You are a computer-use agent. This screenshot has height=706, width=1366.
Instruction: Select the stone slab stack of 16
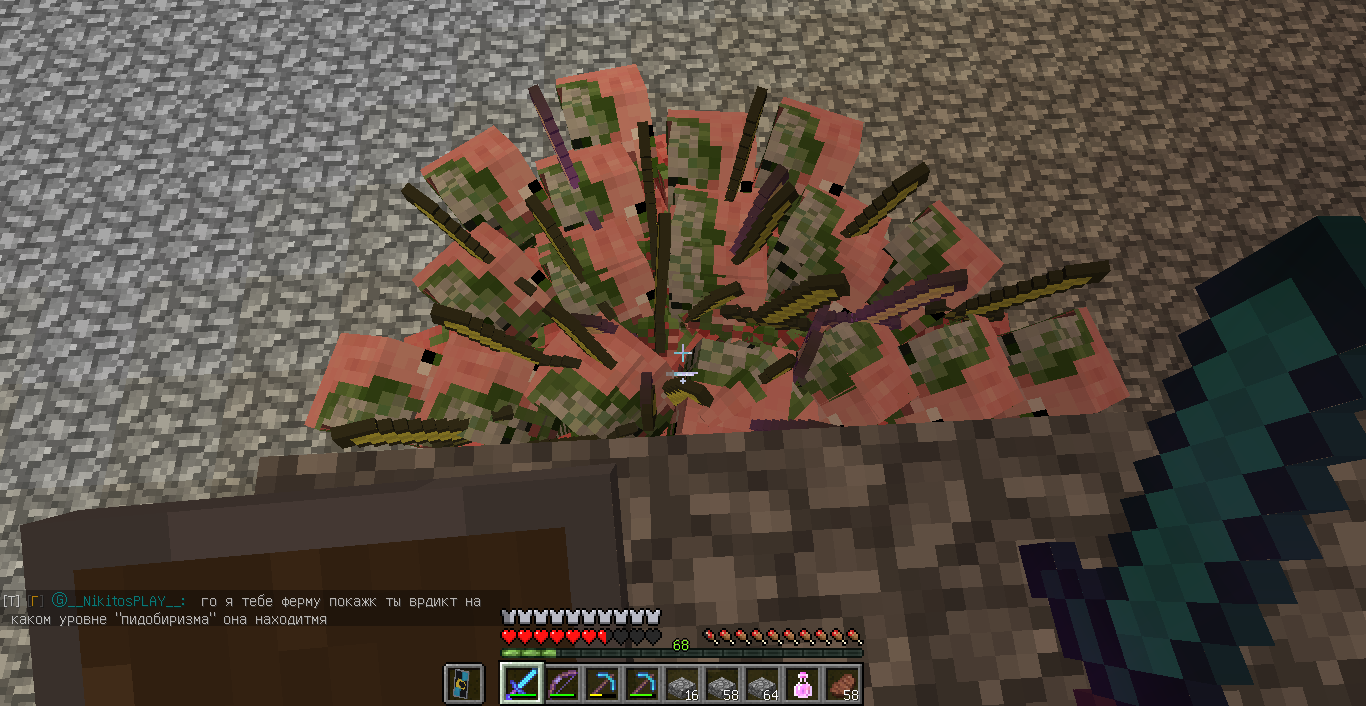pos(682,684)
